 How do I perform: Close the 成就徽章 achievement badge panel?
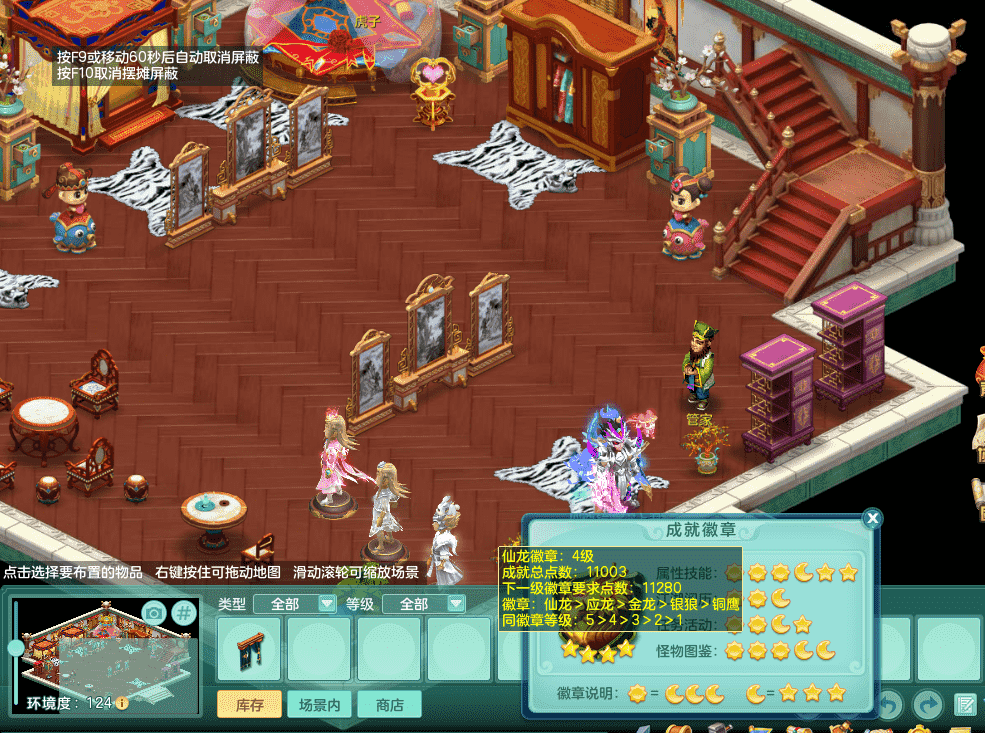(872, 518)
